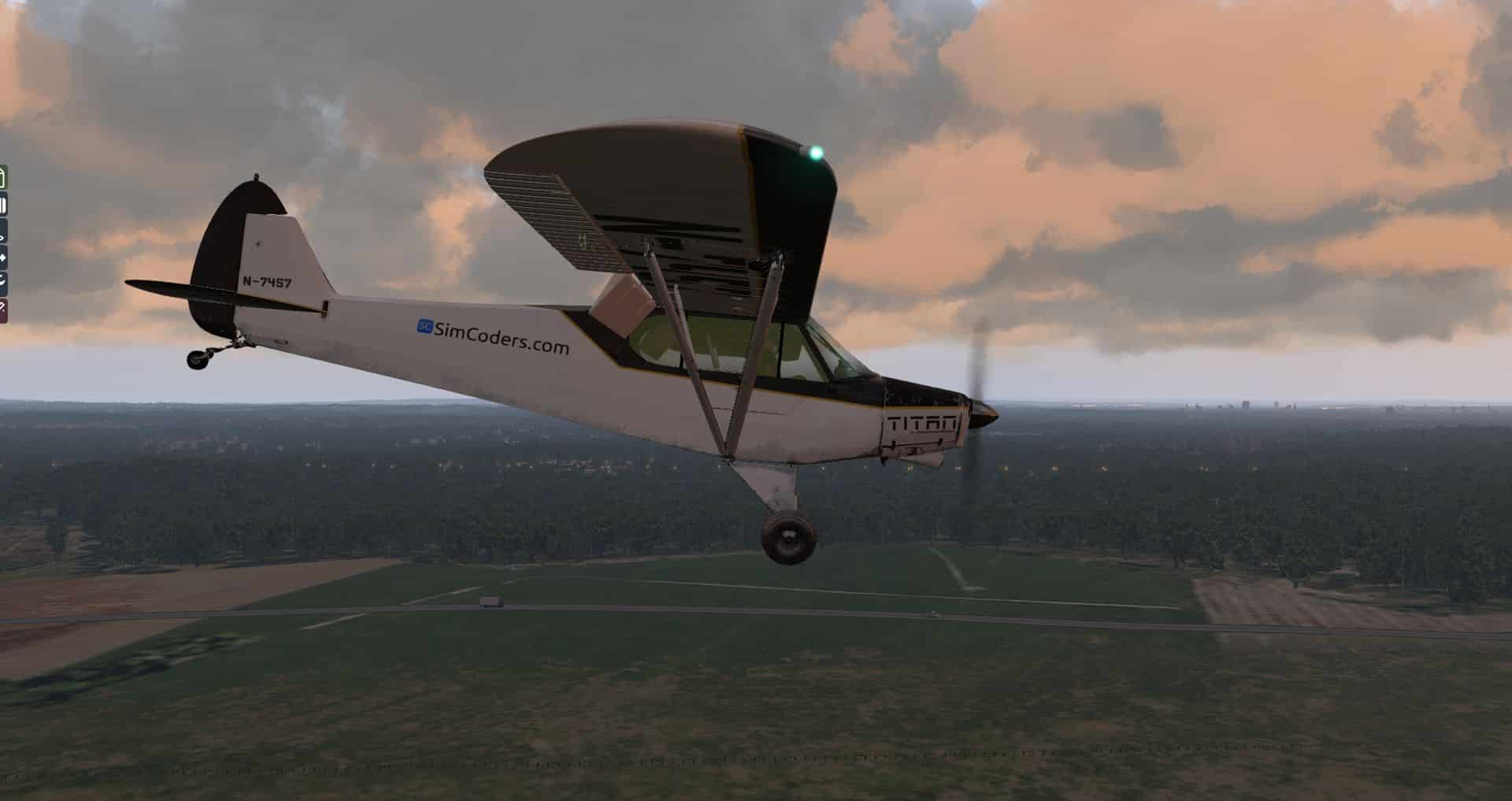This screenshot has width=1512, height=801.
Task: Open the maroon sidebar icon
Action: [x=2, y=310]
